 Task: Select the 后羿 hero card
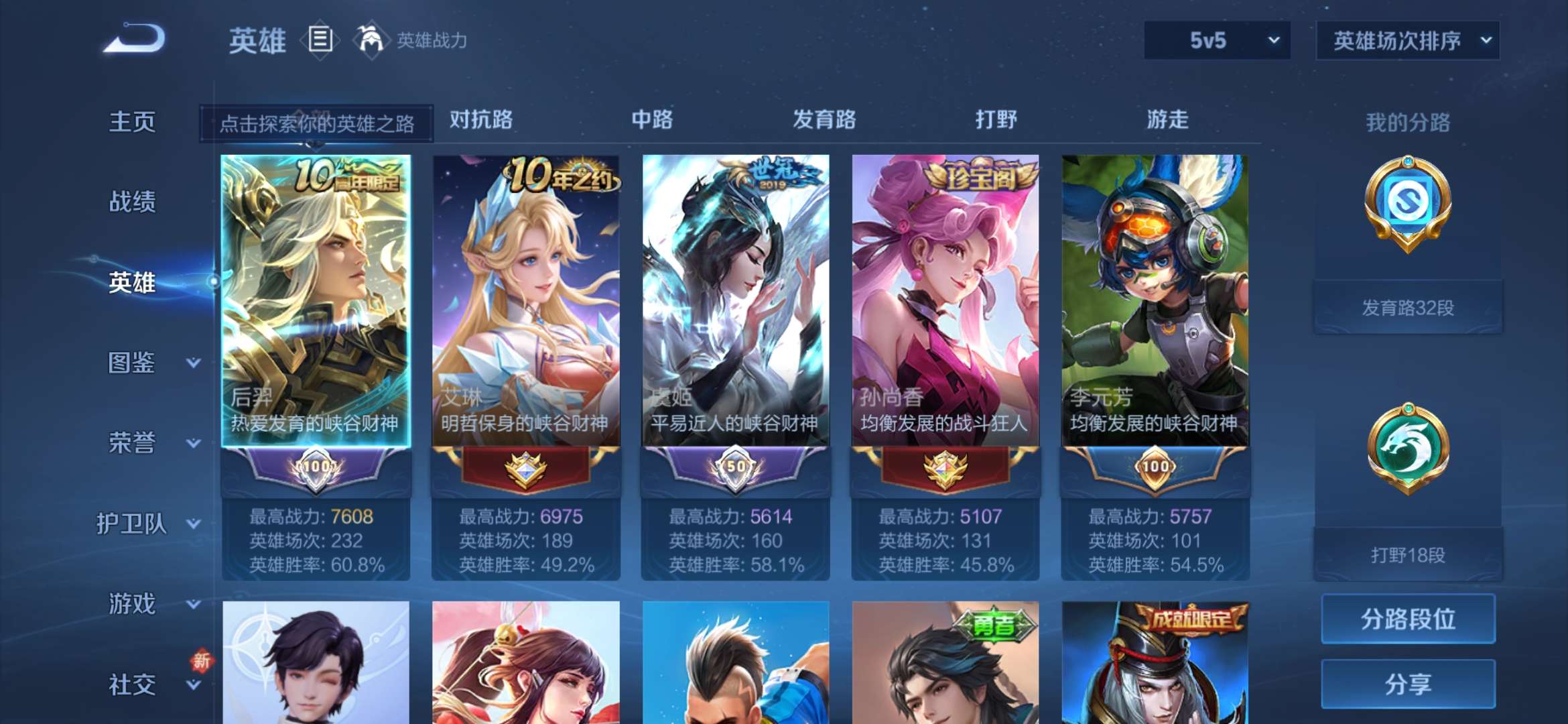315,288
